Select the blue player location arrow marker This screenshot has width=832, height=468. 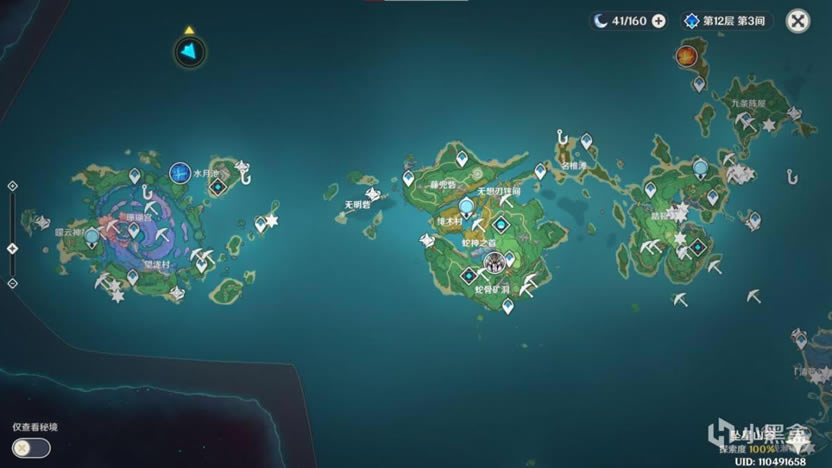point(189,52)
